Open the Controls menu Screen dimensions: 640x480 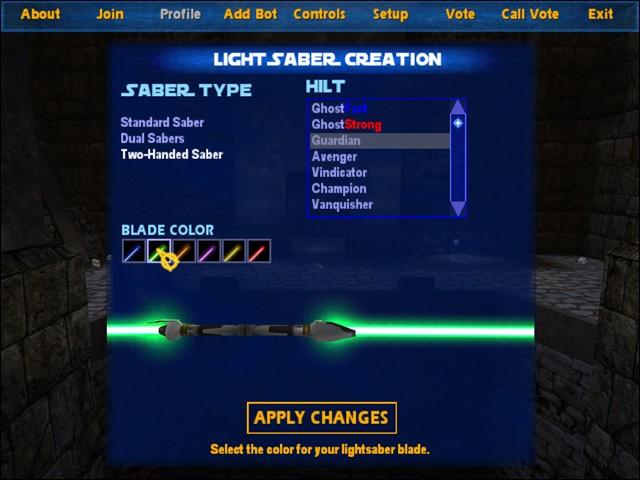point(319,14)
